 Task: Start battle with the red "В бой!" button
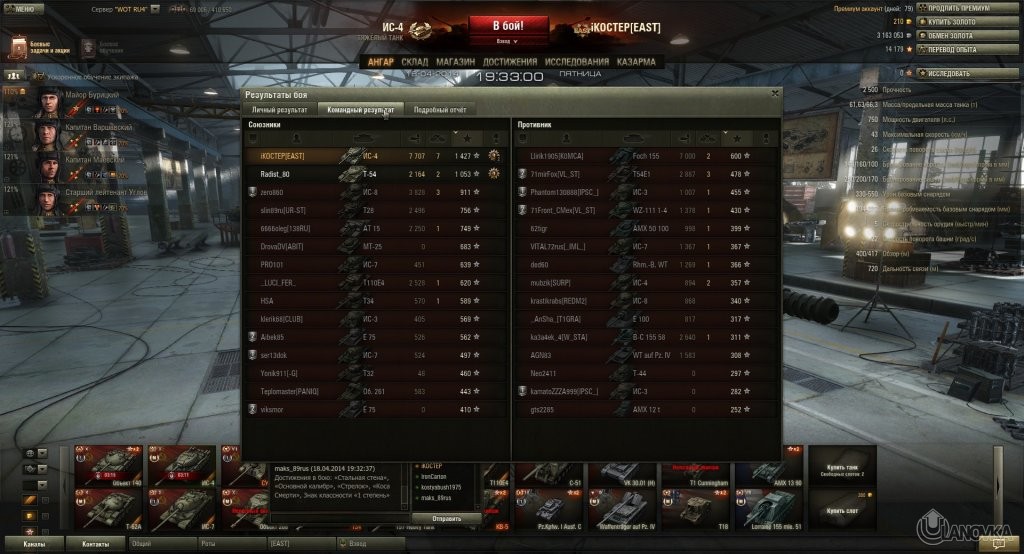point(511,25)
